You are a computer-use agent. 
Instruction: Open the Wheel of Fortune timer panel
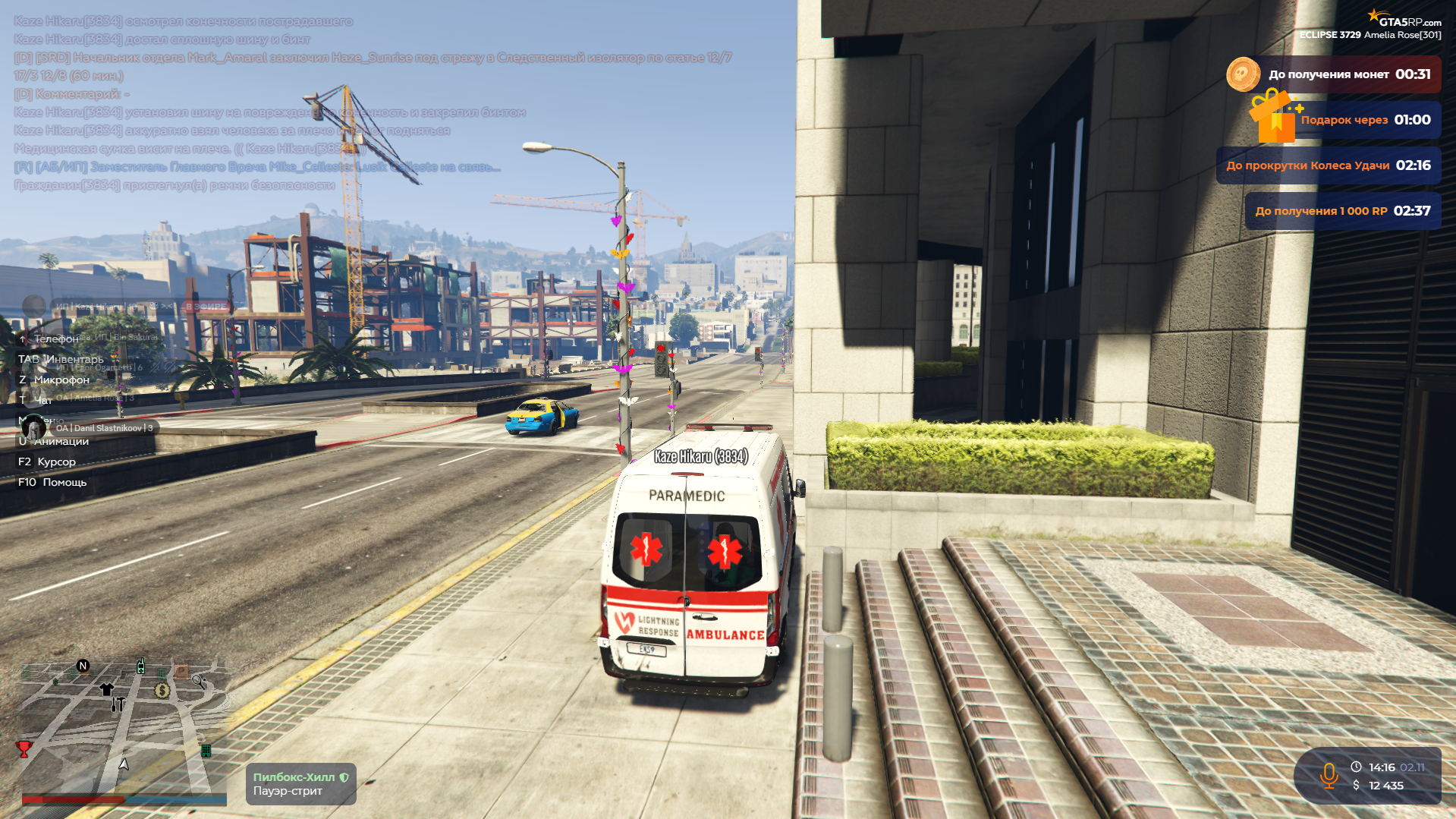coord(1328,165)
